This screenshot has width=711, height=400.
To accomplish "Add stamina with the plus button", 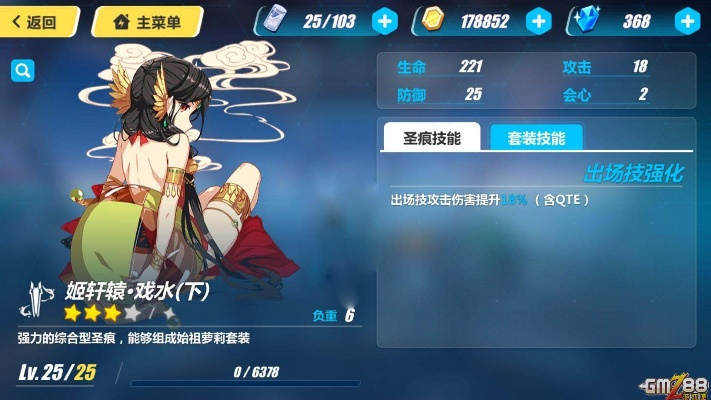I will pyautogui.click(x=384, y=20).
